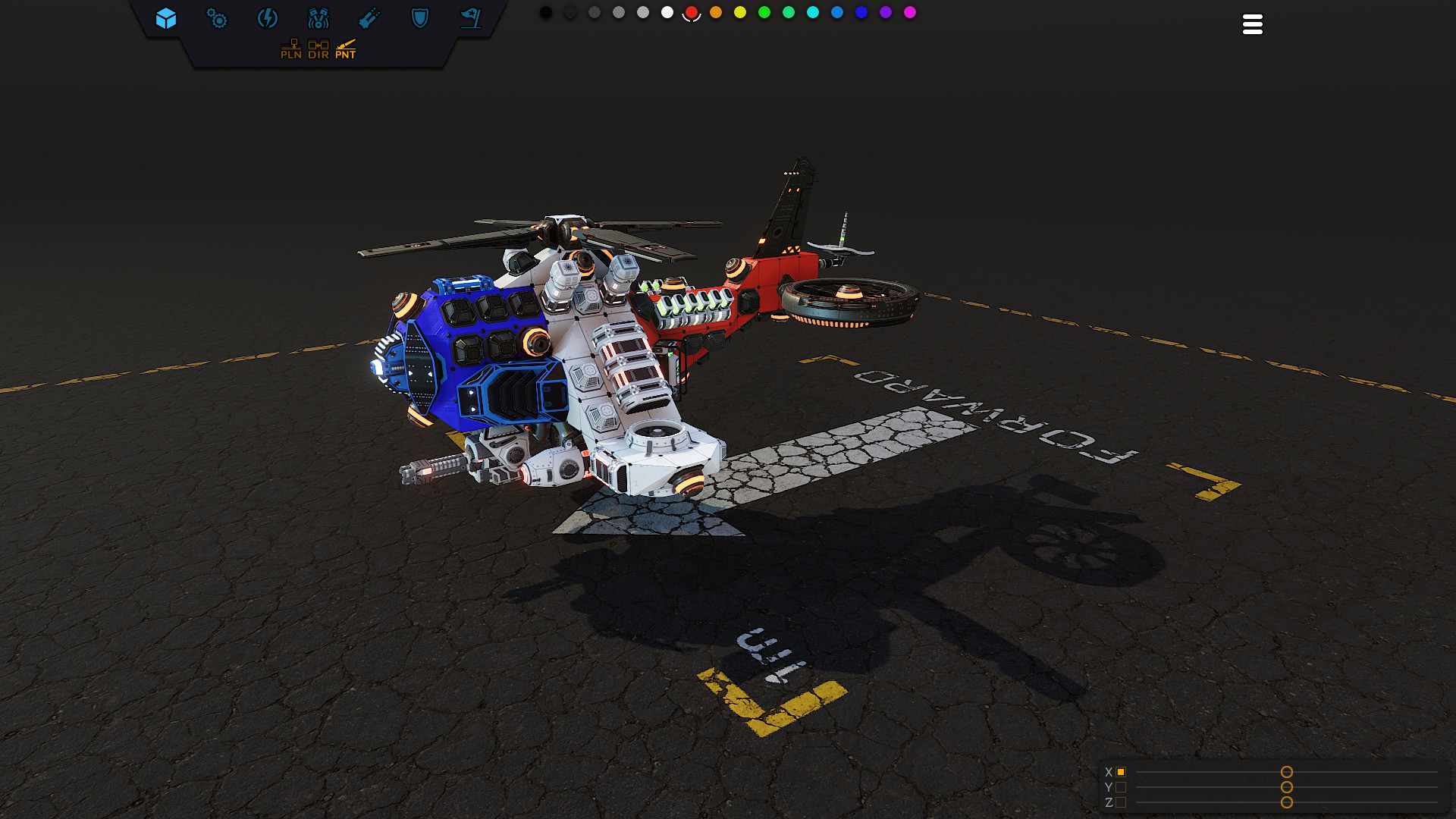Open the gears mechanical parts category
Image resolution: width=1456 pixels, height=819 pixels.
tap(218, 19)
